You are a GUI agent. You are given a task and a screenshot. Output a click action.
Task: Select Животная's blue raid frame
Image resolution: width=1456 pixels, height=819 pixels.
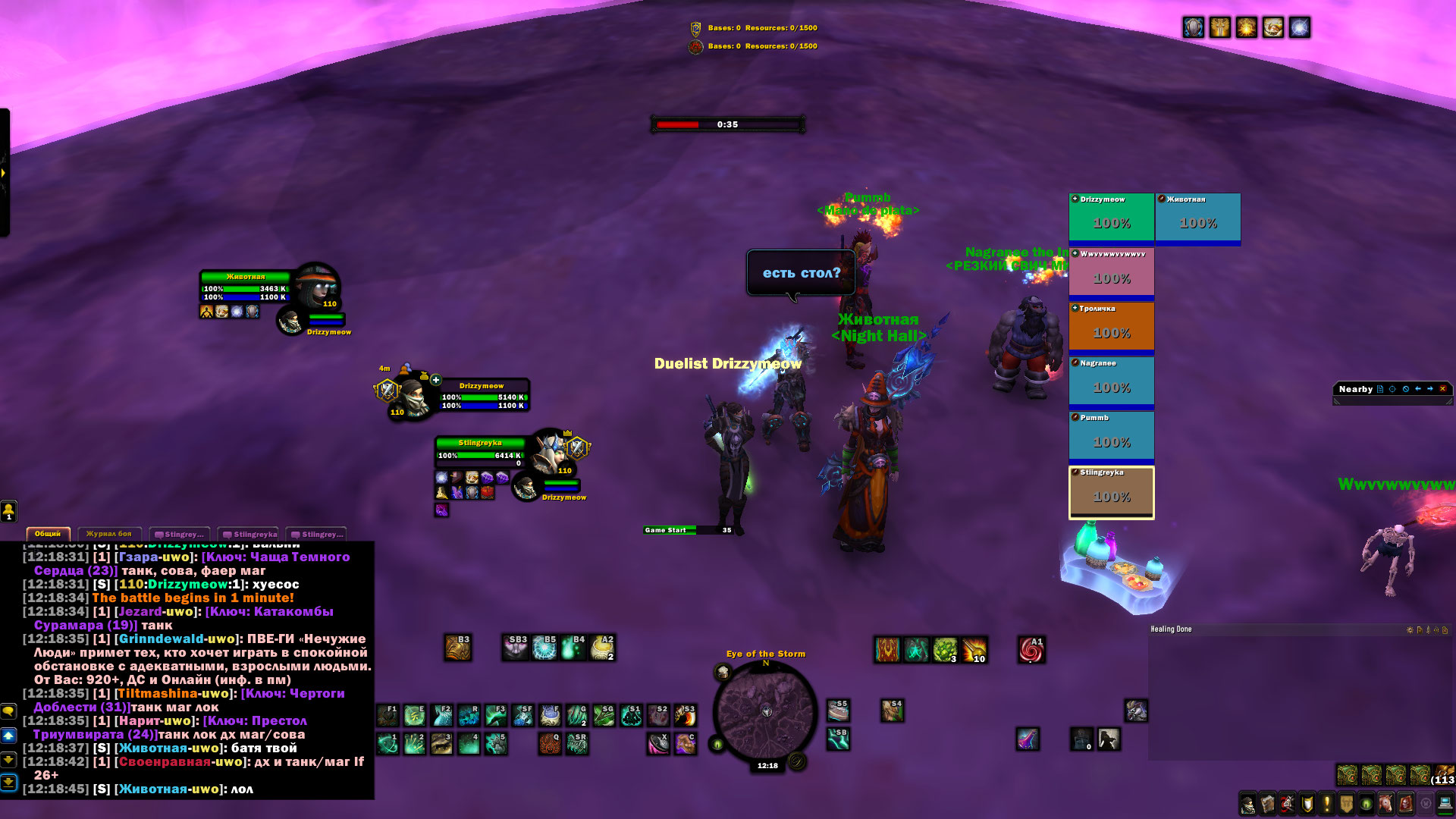point(1197,218)
